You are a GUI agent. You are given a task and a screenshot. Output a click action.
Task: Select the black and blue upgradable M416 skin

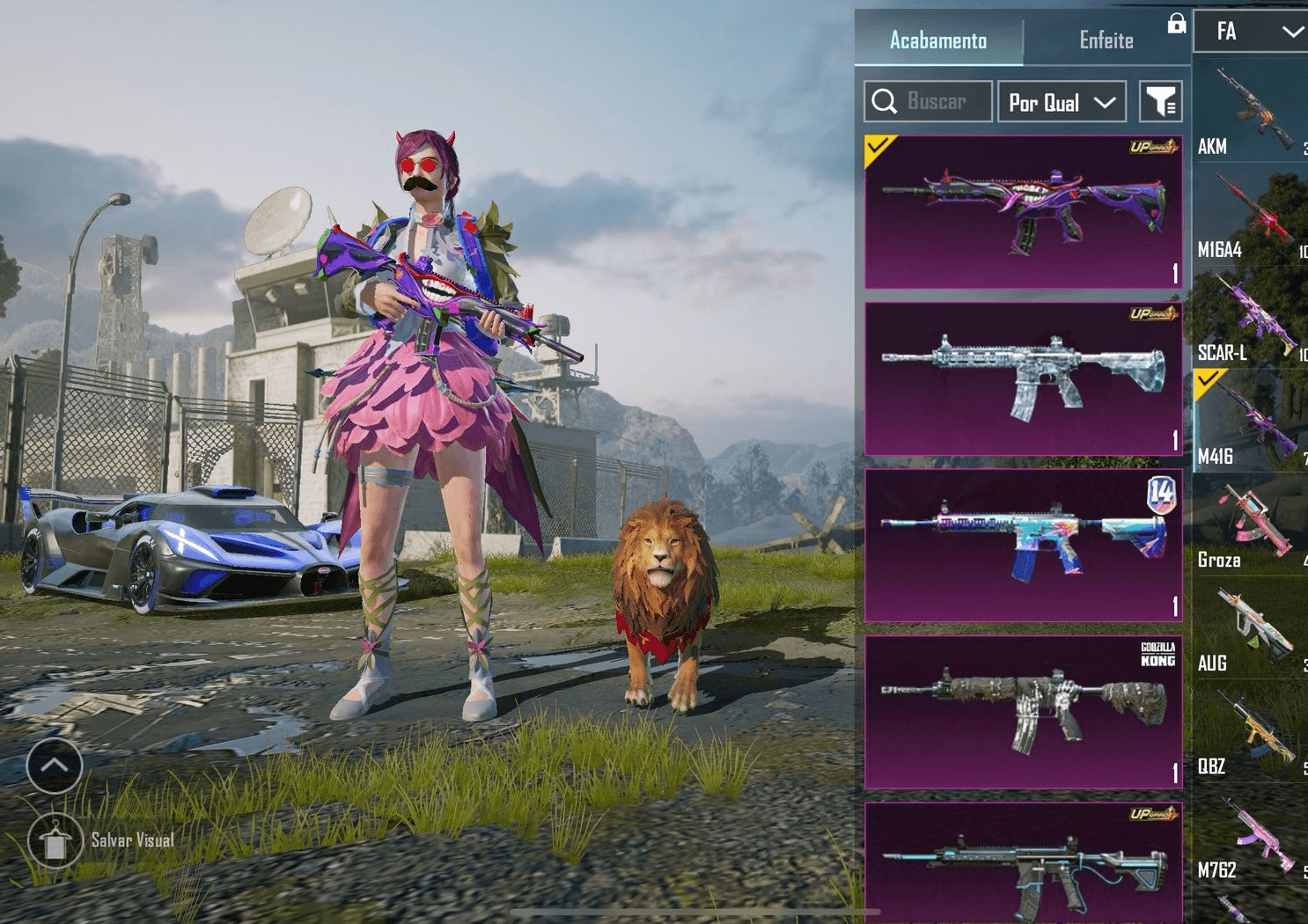(1023, 862)
